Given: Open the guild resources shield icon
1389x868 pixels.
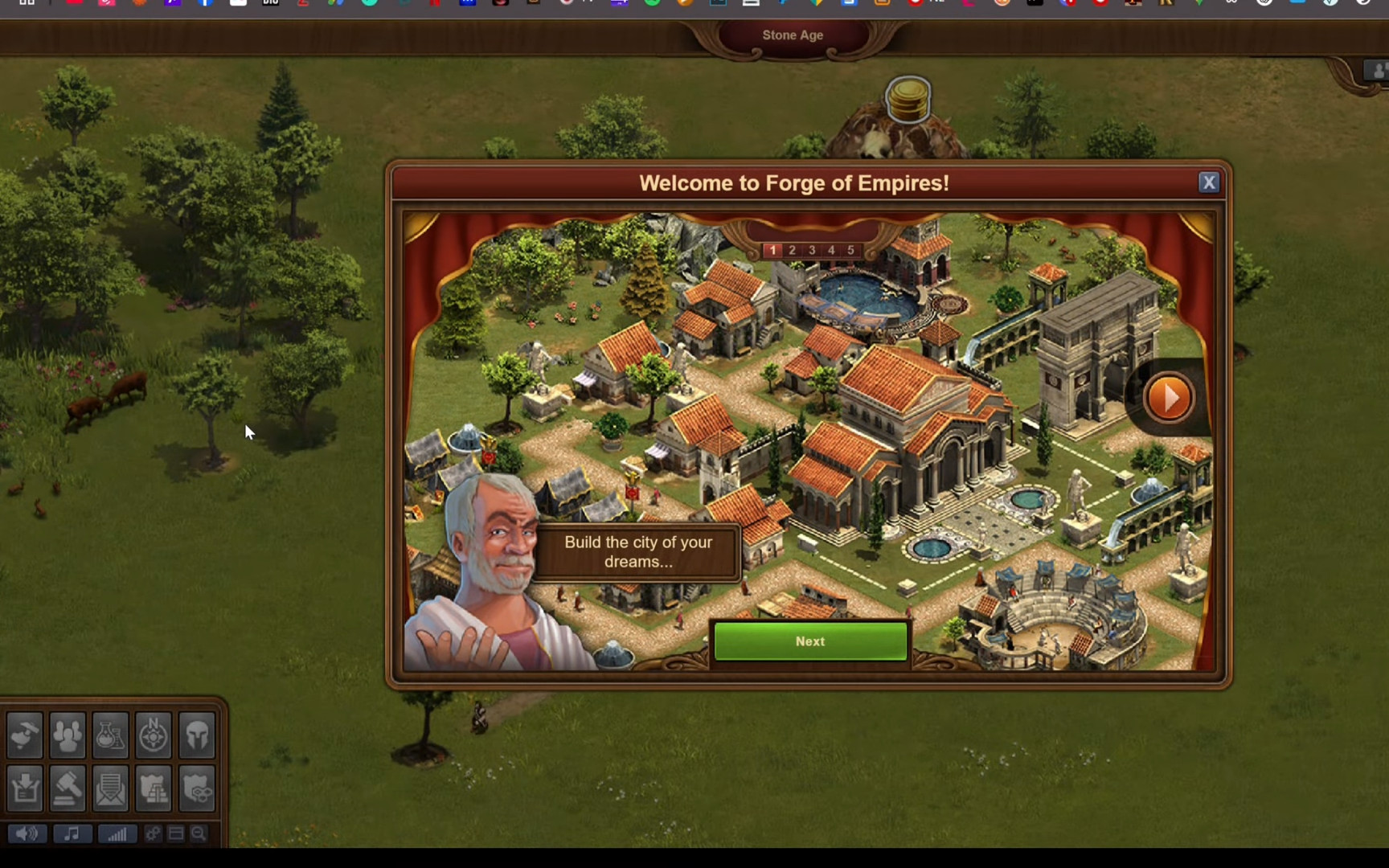Looking at the screenshot, I should point(197,788).
